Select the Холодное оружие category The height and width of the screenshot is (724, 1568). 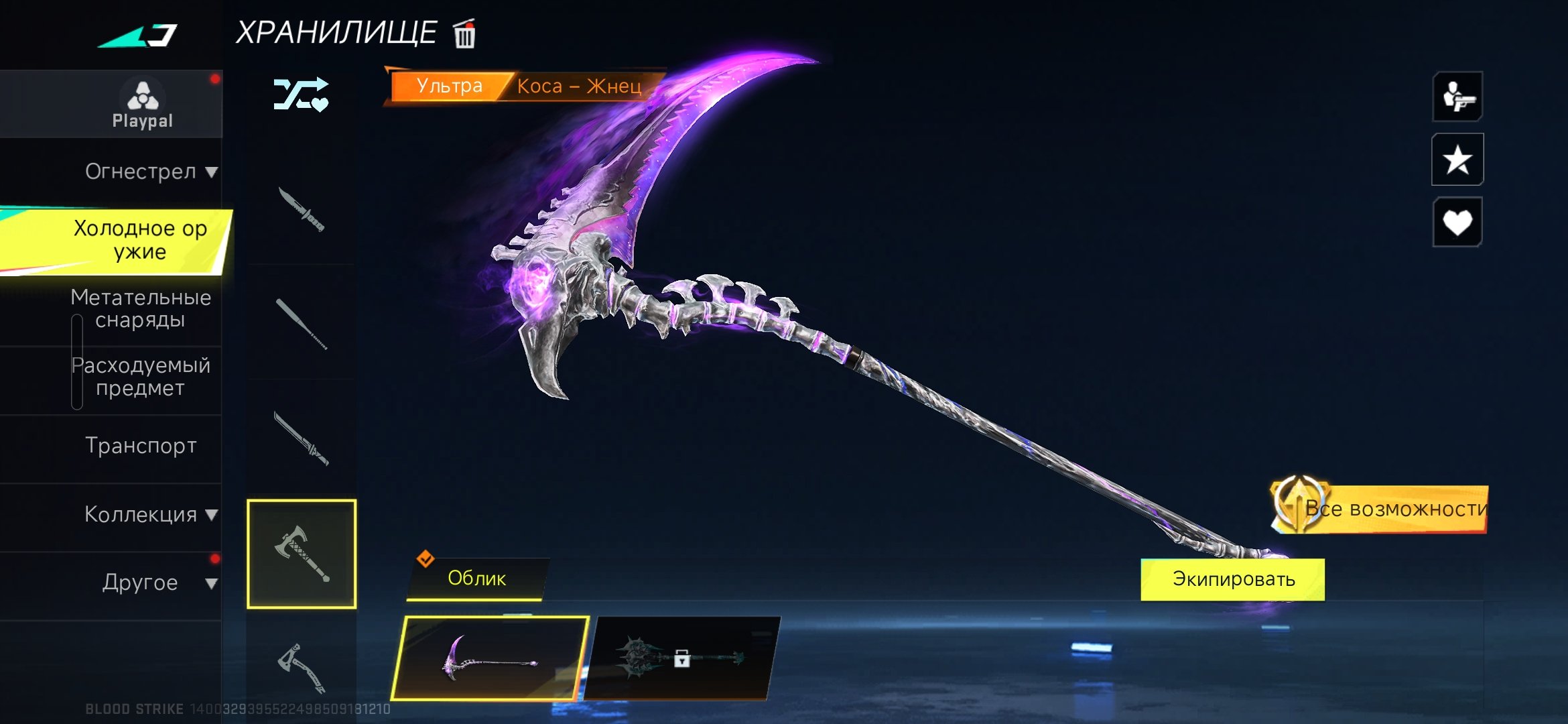coord(139,240)
